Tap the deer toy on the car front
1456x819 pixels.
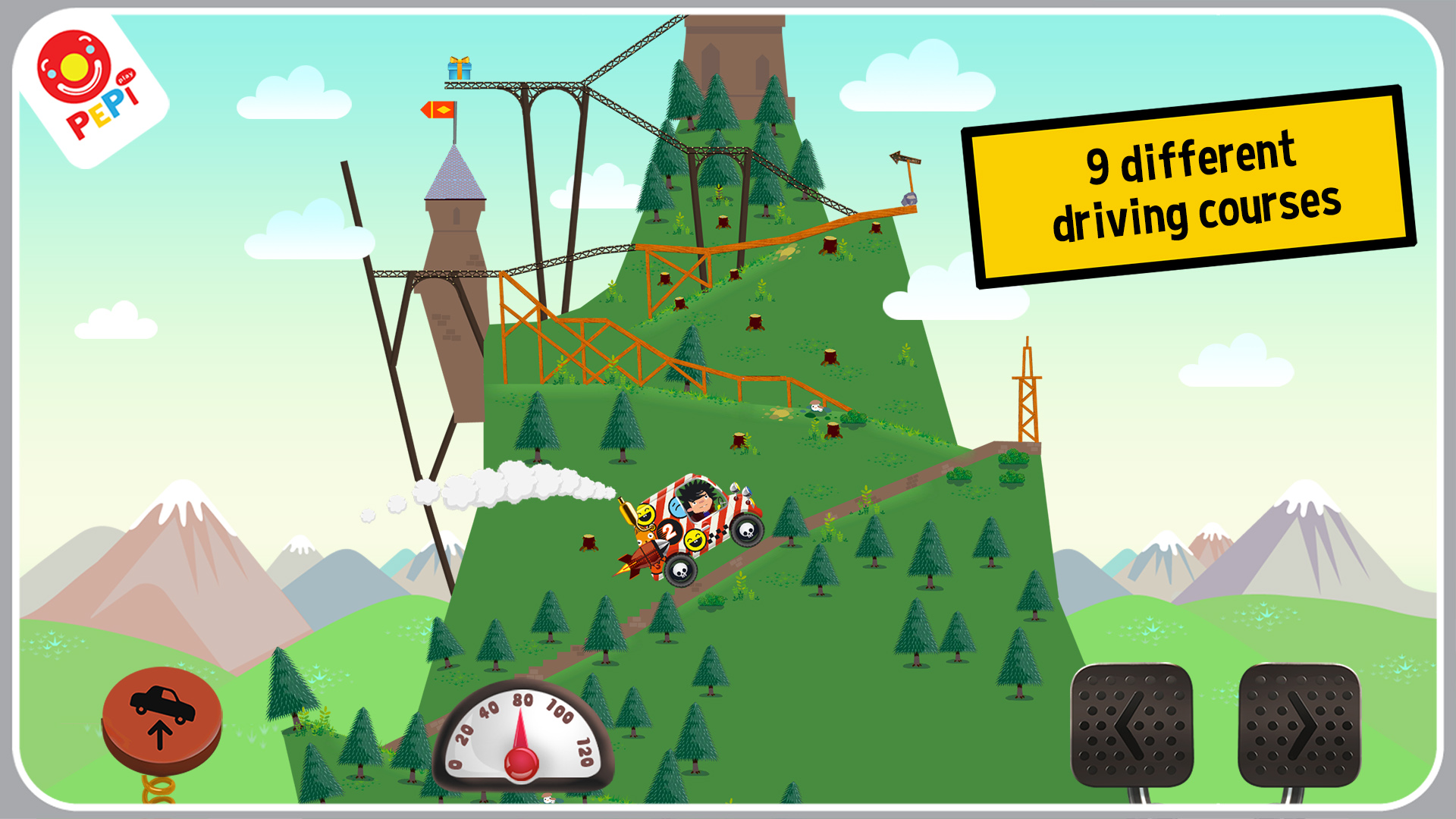point(644,536)
